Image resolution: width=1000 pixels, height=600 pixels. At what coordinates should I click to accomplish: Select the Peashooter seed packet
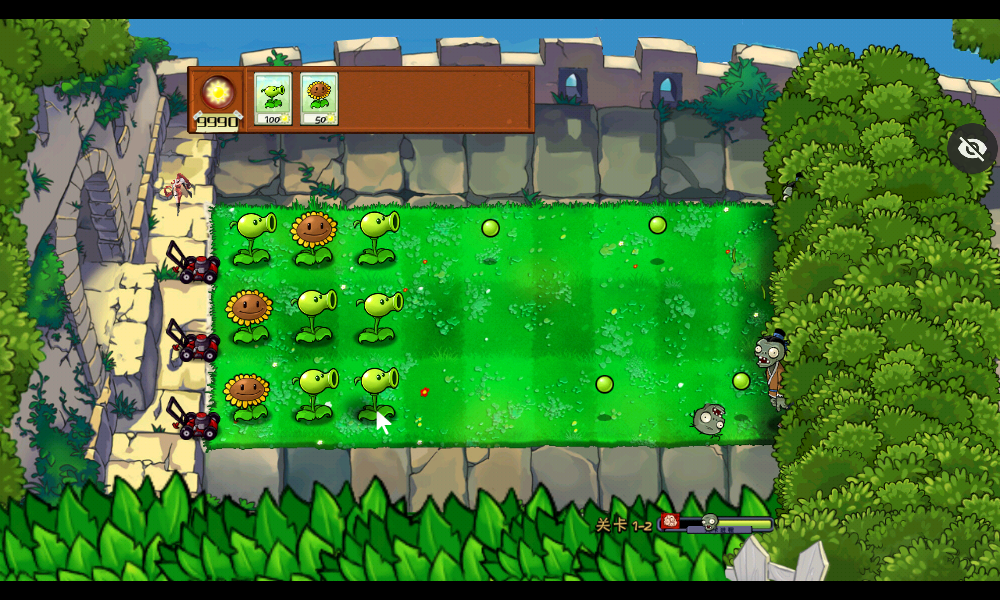click(x=272, y=98)
